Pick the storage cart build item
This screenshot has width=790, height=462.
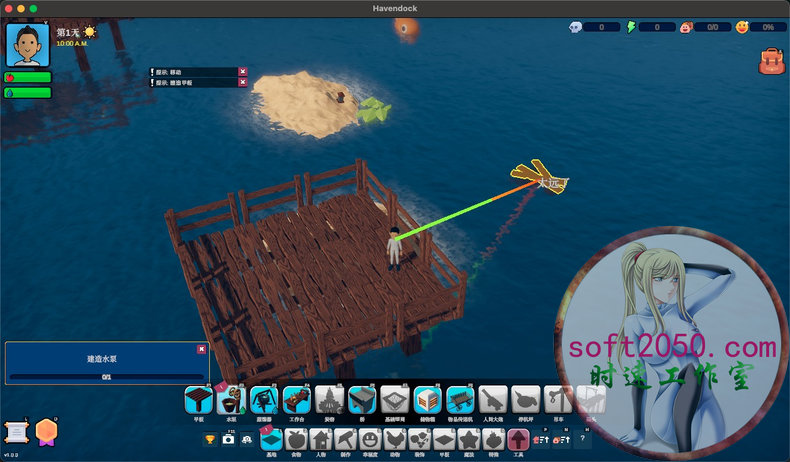(x=461, y=401)
